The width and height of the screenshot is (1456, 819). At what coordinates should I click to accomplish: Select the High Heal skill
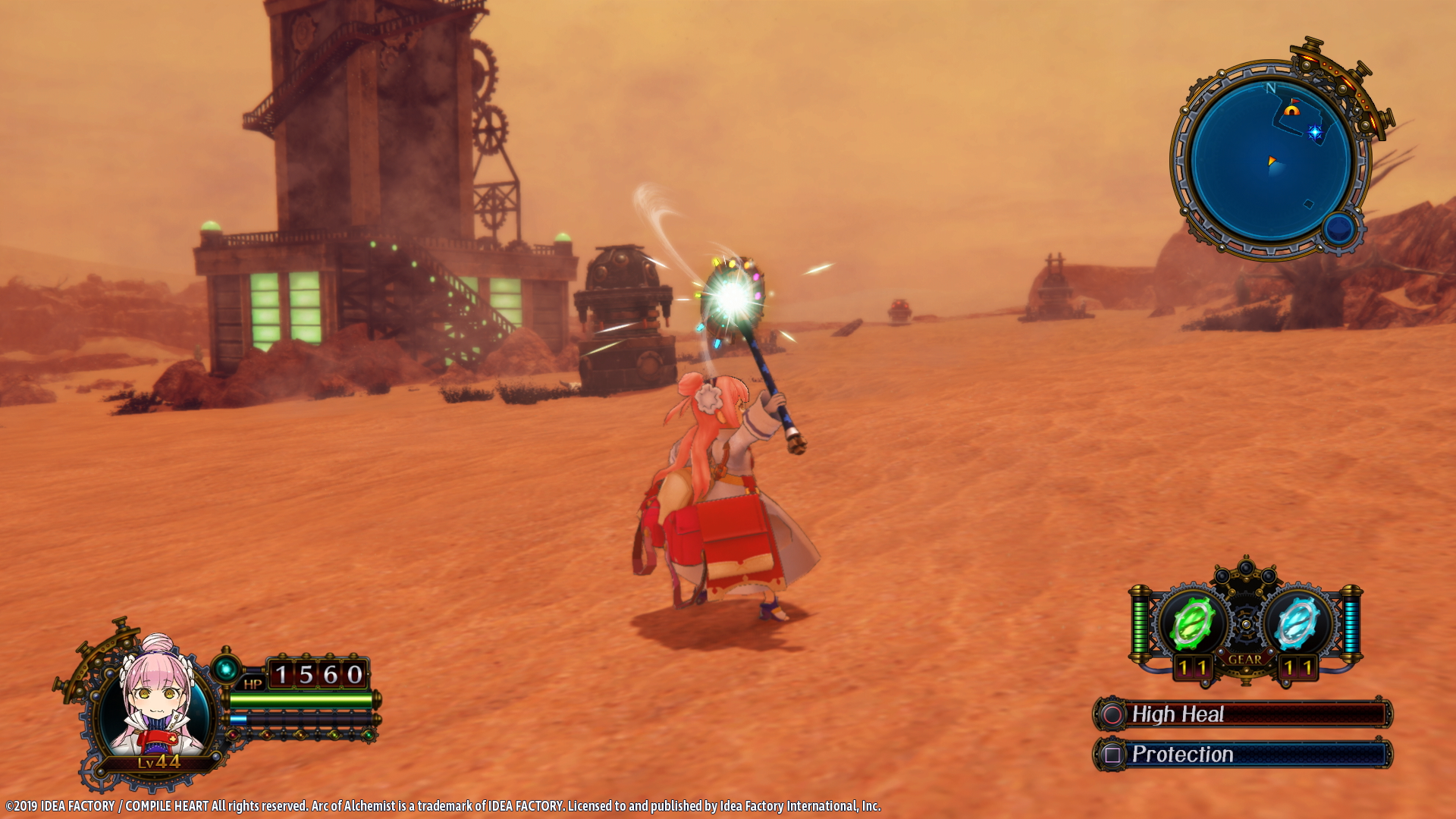[x=1242, y=714]
